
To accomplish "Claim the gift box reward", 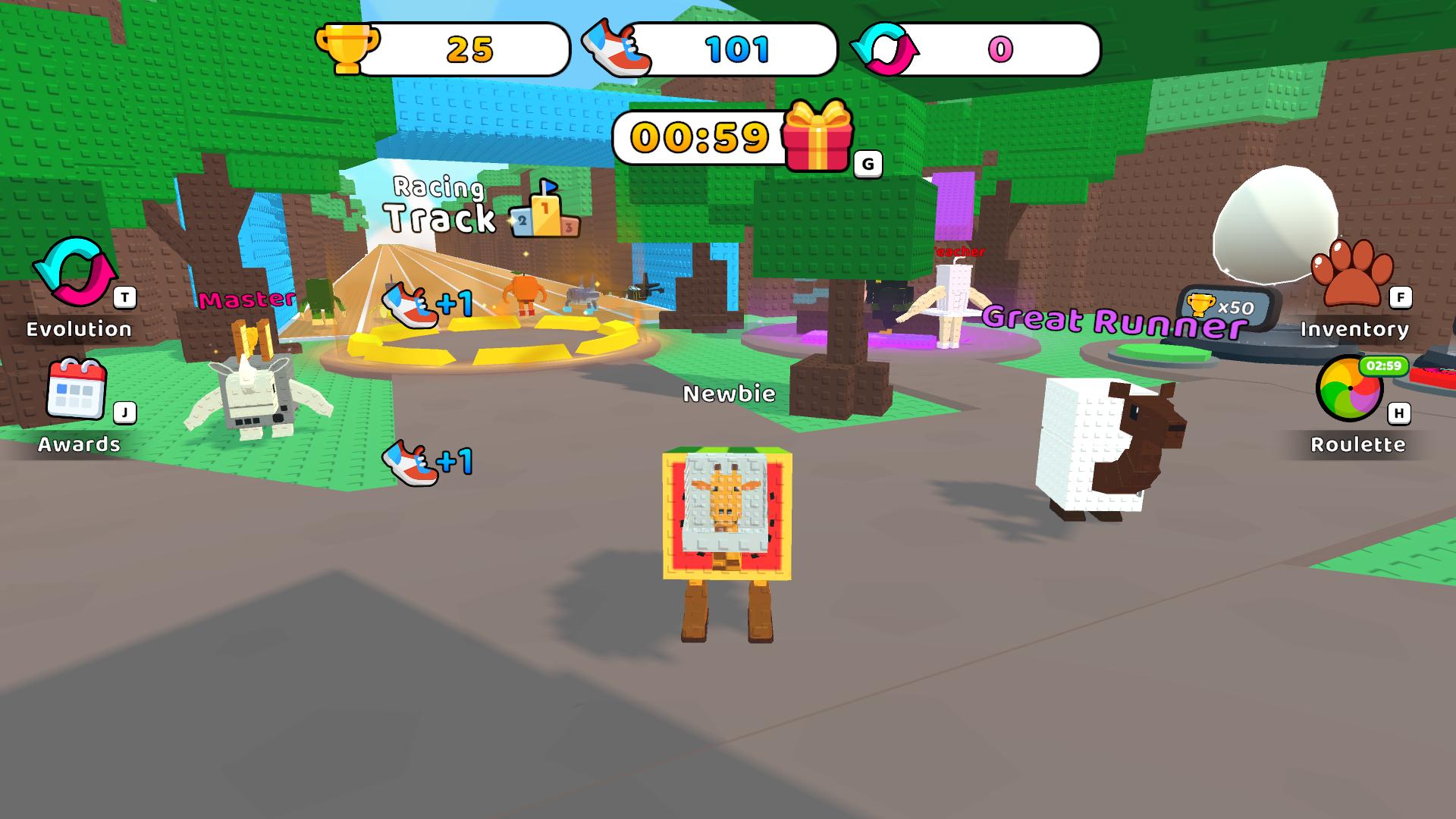I will pyautogui.click(x=817, y=139).
